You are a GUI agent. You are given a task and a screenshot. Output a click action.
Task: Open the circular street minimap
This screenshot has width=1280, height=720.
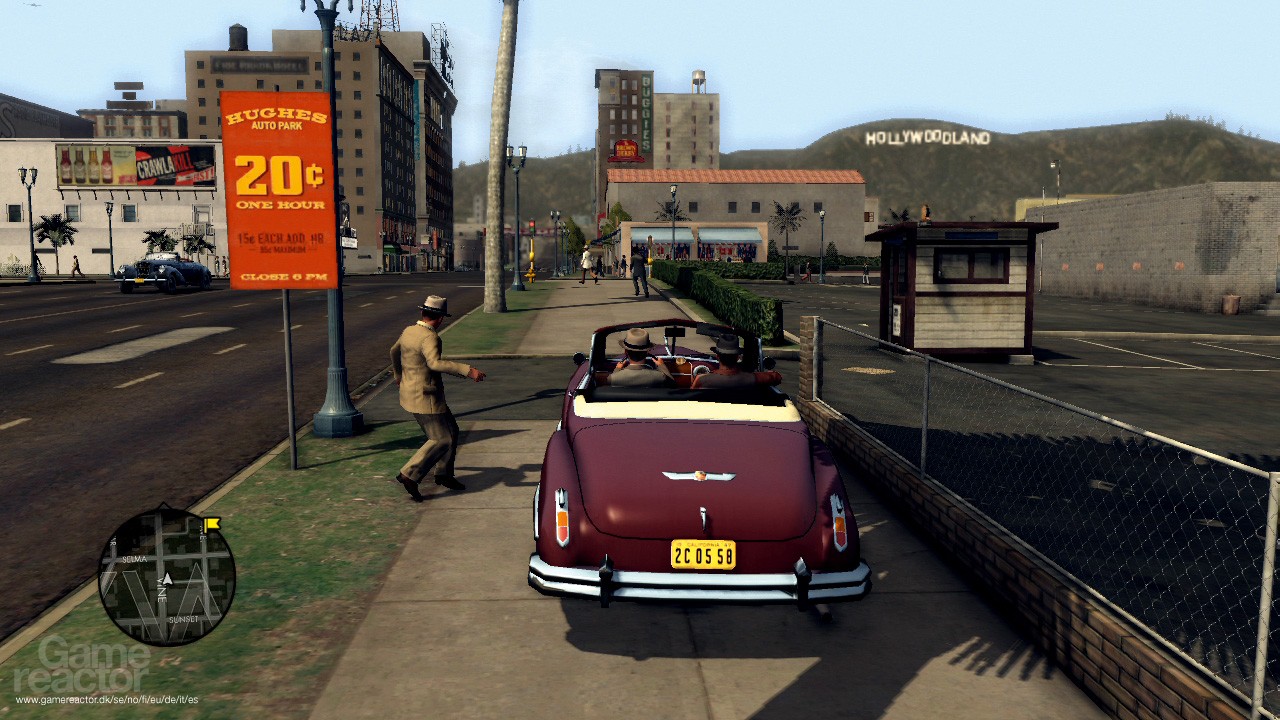167,576
